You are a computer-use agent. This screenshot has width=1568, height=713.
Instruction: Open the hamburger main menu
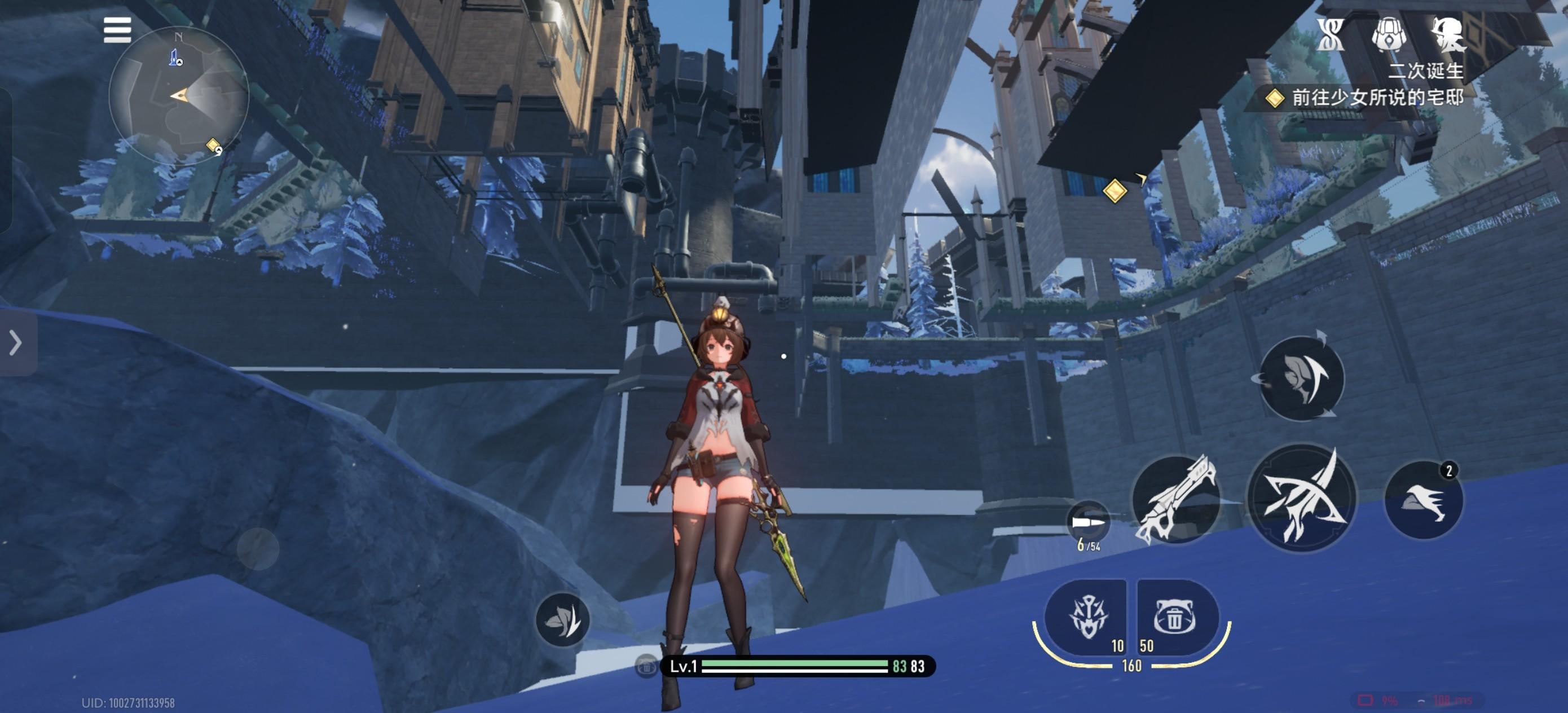(117, 30)
